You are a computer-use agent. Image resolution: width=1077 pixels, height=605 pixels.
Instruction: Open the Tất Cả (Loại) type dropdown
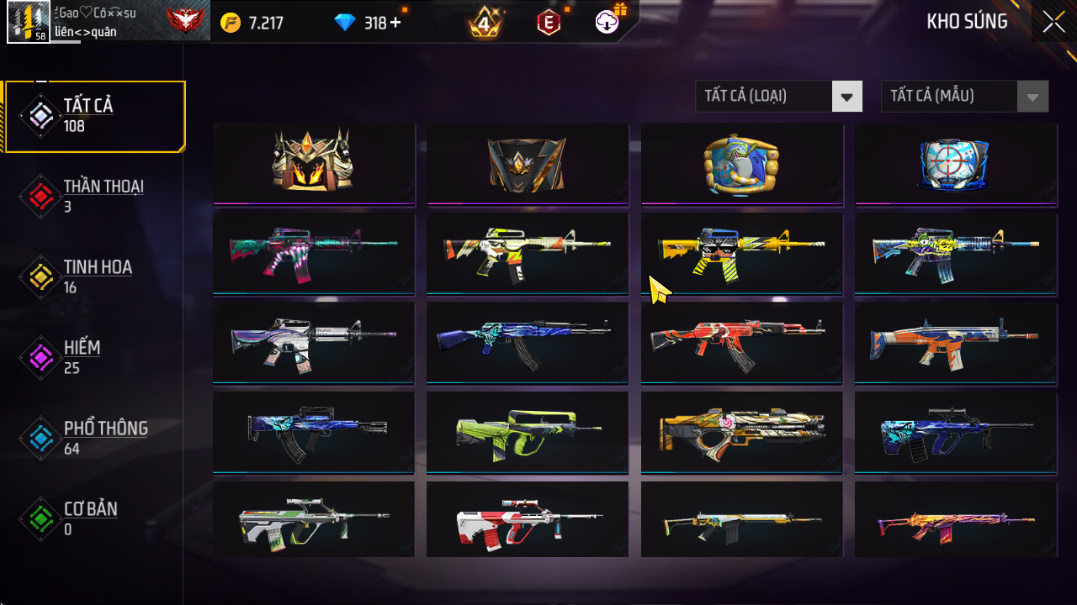[778, 96]
